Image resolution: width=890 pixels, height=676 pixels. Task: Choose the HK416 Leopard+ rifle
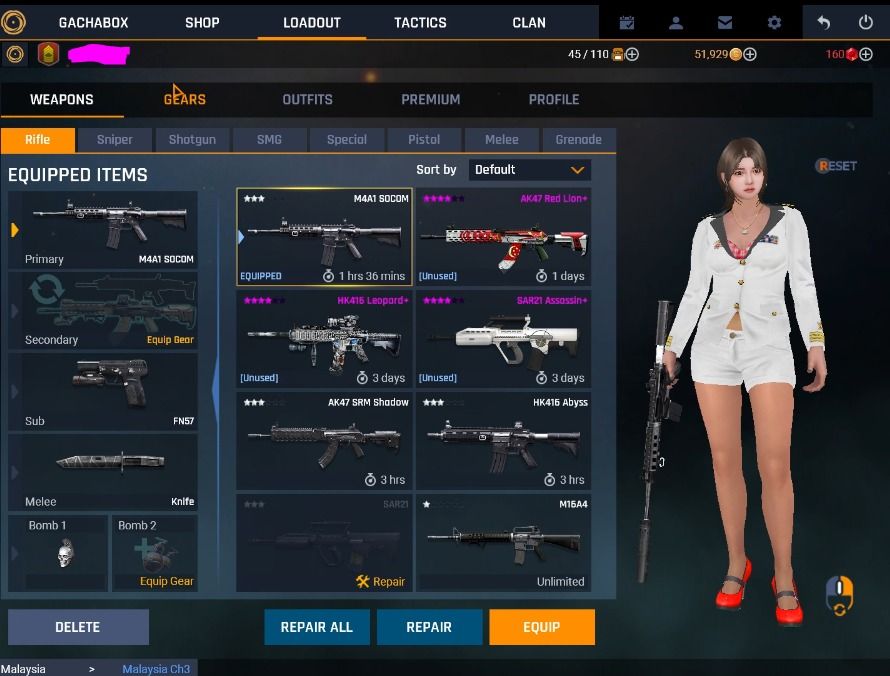coord(324,339)
